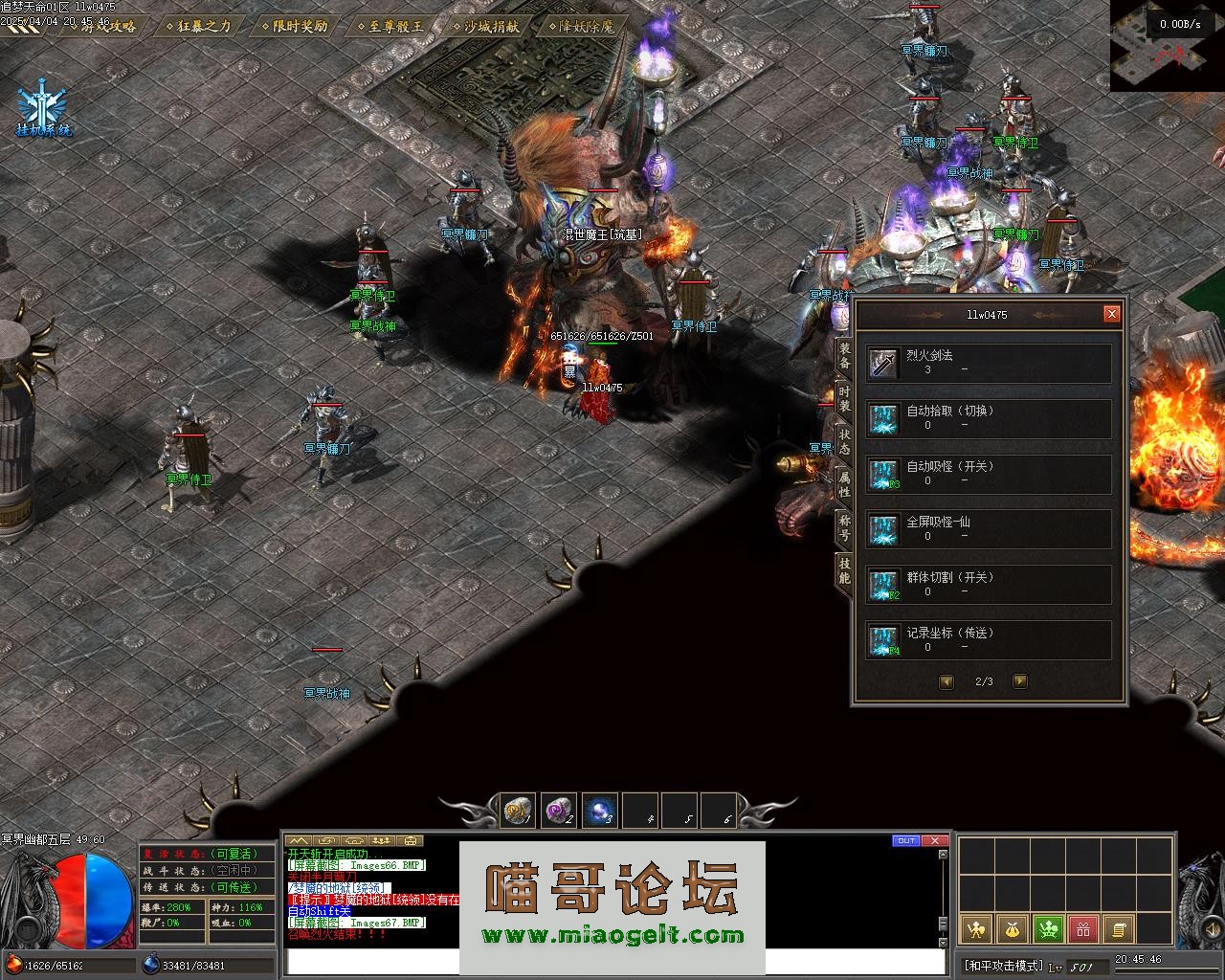The width and height of the screenshot is (1225, 980).
Task: Close the llw0475 character panel
Action: click(1111, 314)
